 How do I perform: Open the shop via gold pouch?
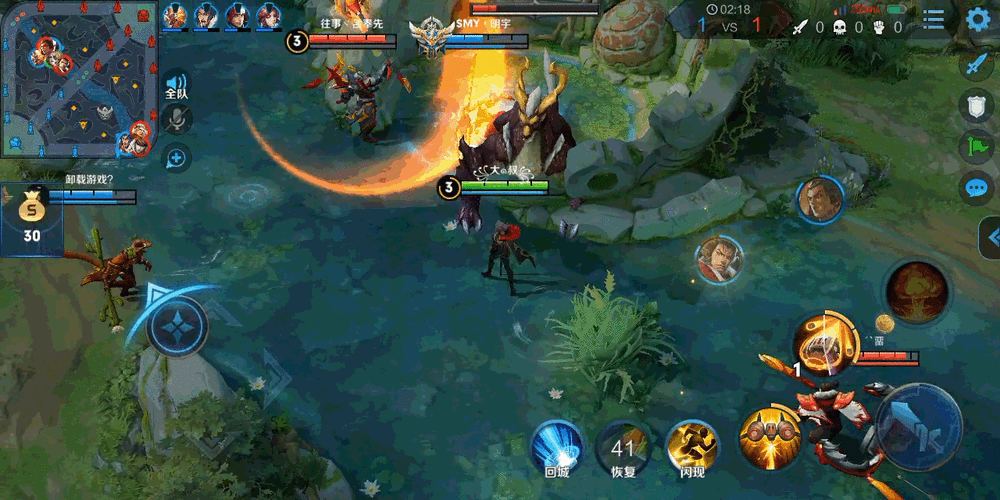[32, 215]
